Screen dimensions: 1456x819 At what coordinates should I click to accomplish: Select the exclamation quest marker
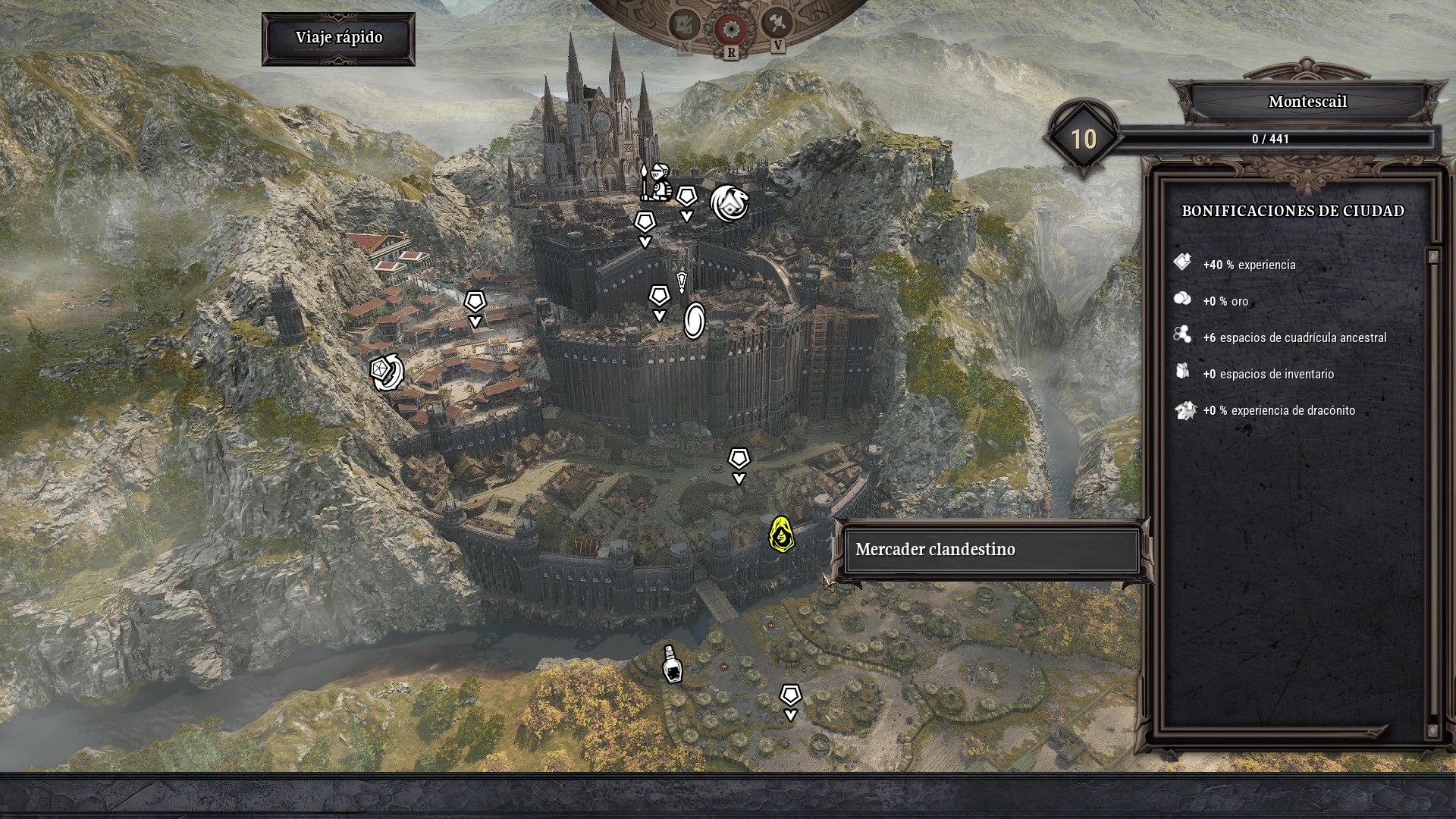coord(682,282)
